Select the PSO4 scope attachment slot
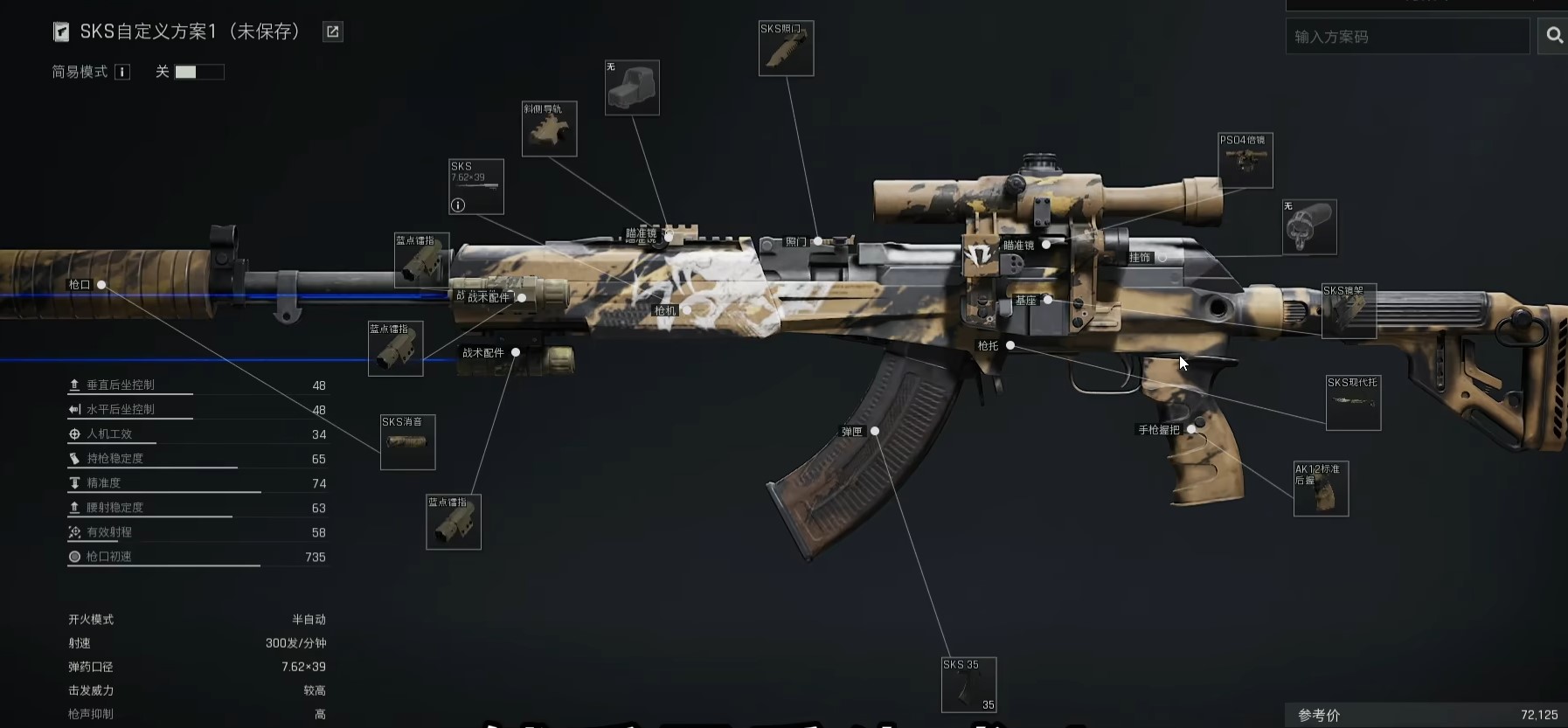 pyautogui.click(x=1245, y=160)
